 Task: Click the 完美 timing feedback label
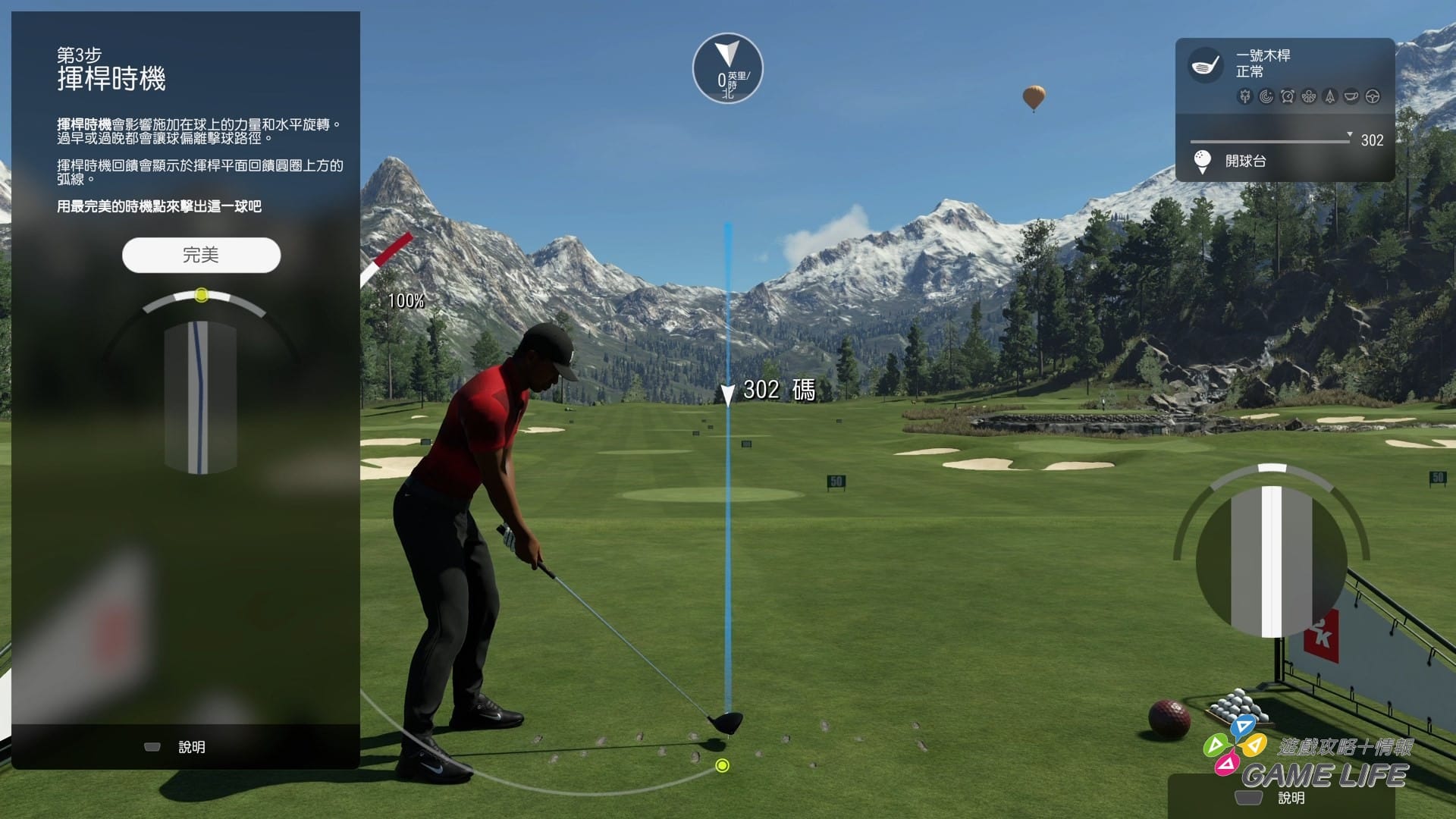(x=201, y=255)
